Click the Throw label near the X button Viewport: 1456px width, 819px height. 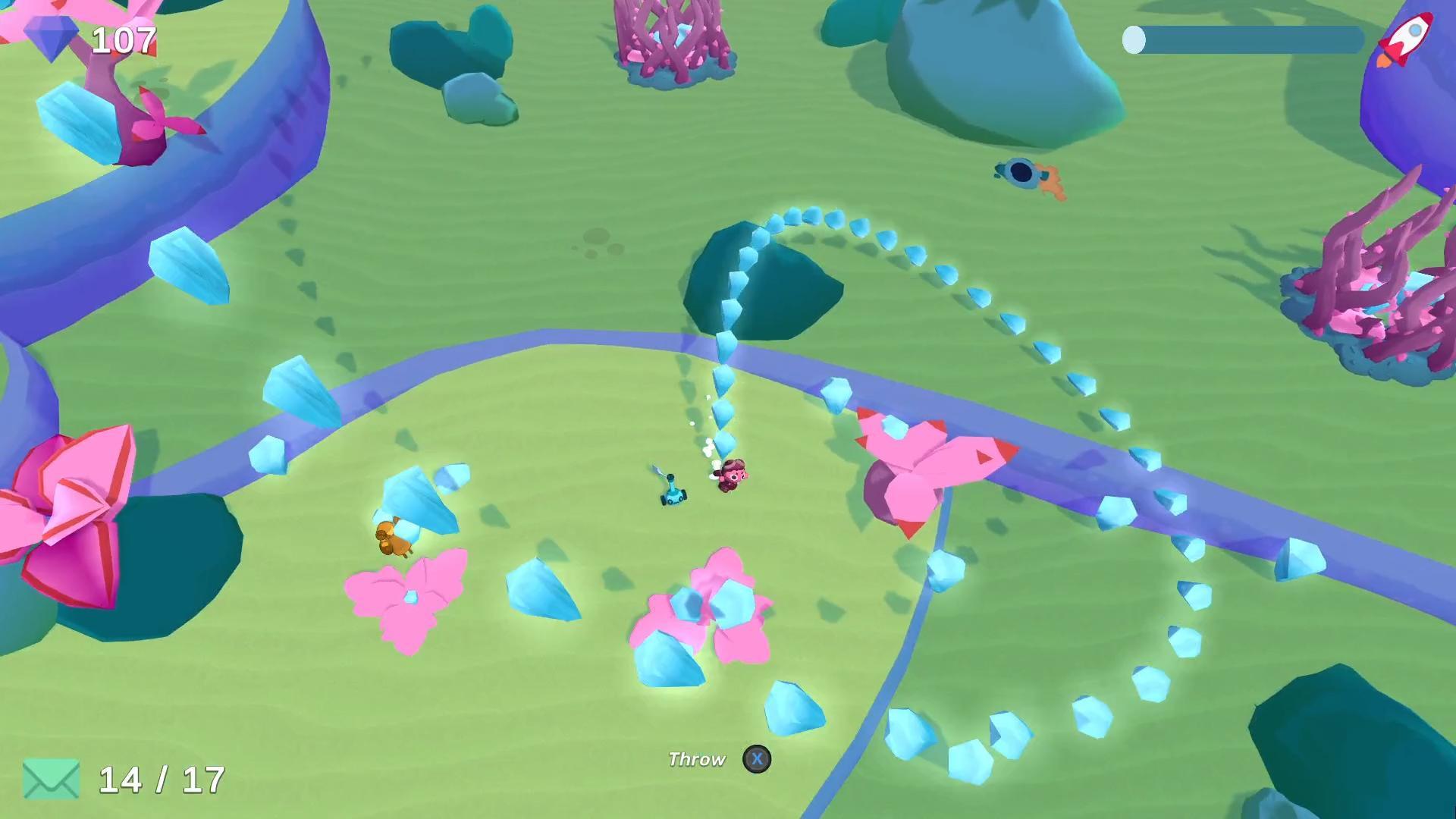click(x=696, y=758)
